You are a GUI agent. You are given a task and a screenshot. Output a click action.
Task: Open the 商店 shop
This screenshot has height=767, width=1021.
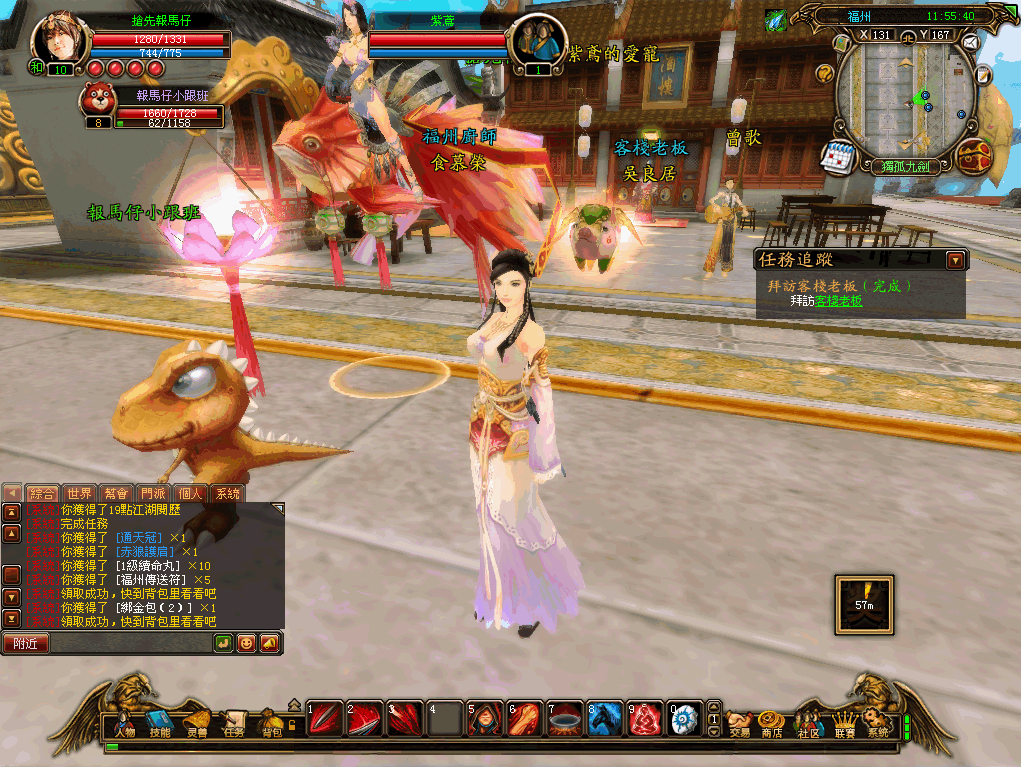[x=771, y=722]
